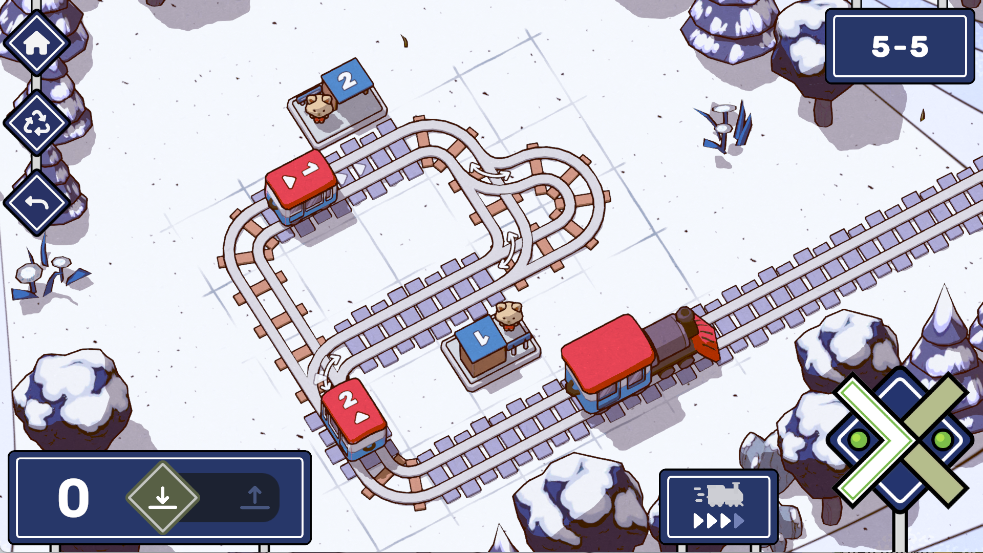Click the railroad crossing signal button
Image resolution: width=983 pixels, height=553 pixels.
coord(899,440)
